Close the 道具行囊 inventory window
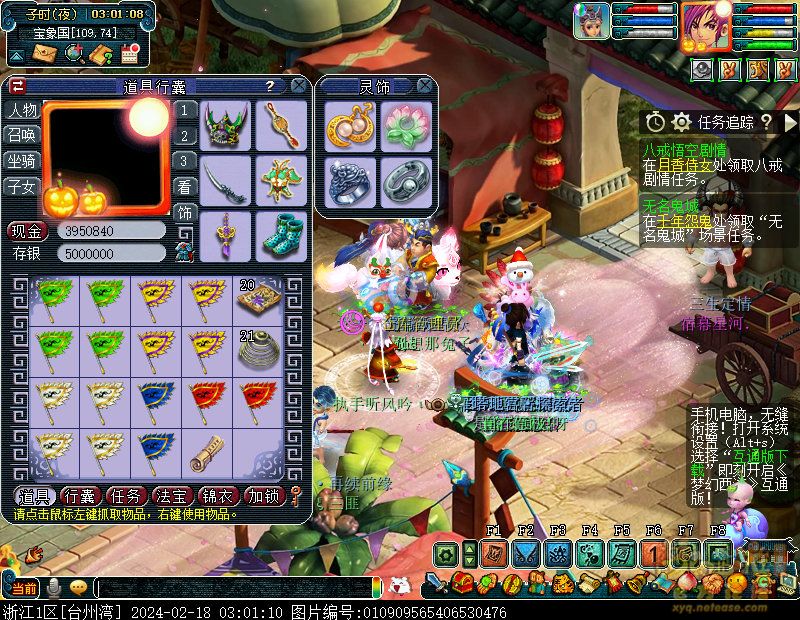The width and height of the screenshot is (800, 620). coord(298,86)
